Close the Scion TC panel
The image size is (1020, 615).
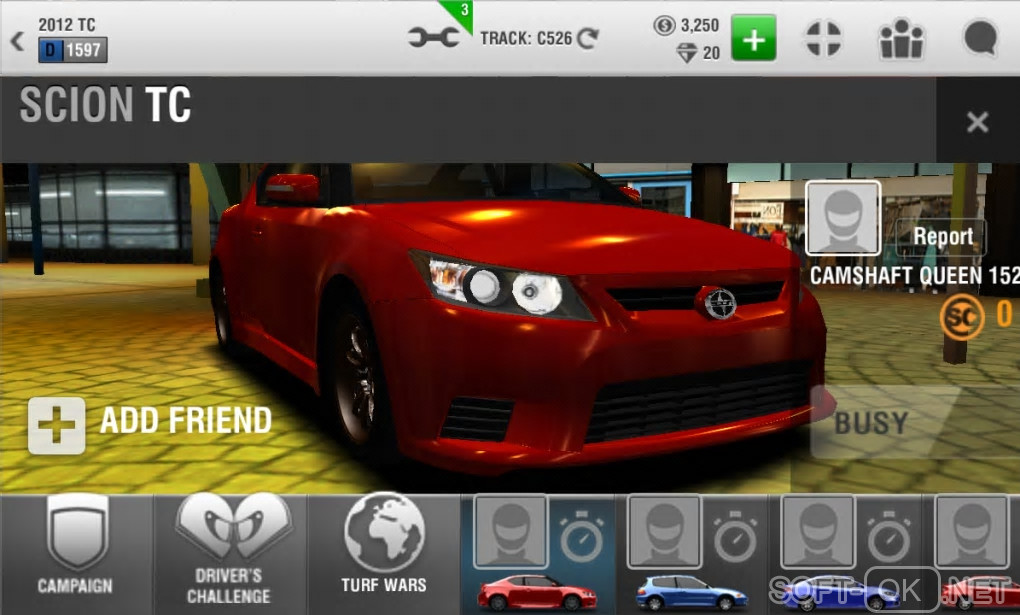pos(977,122)
